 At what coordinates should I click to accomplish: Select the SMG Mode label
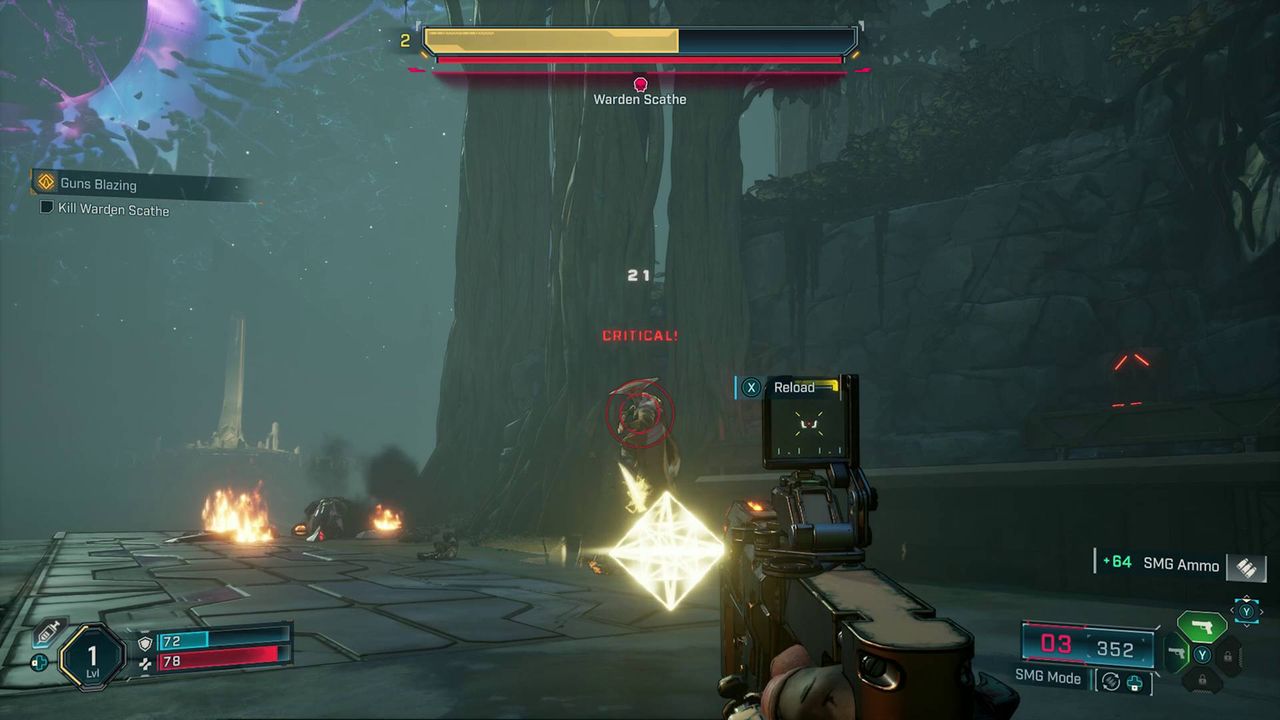tap(1046, 677)
